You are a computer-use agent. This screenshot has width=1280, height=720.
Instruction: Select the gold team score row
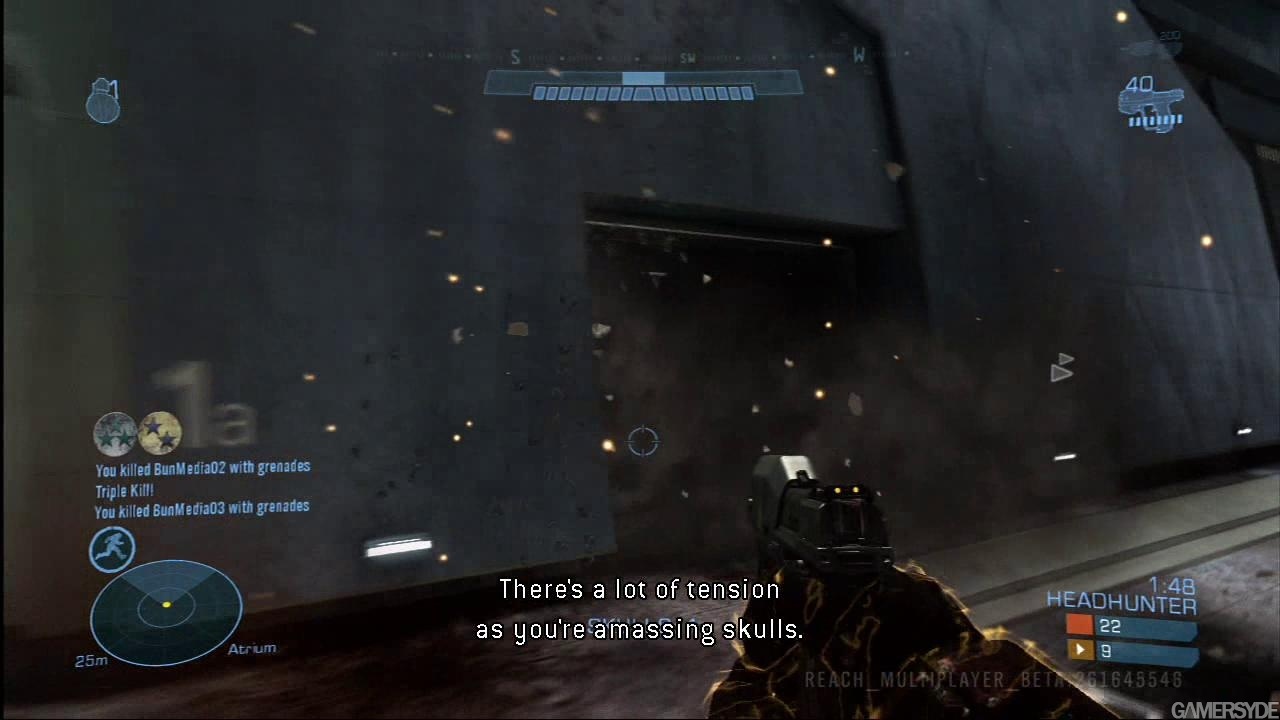tap(1130, 651)
